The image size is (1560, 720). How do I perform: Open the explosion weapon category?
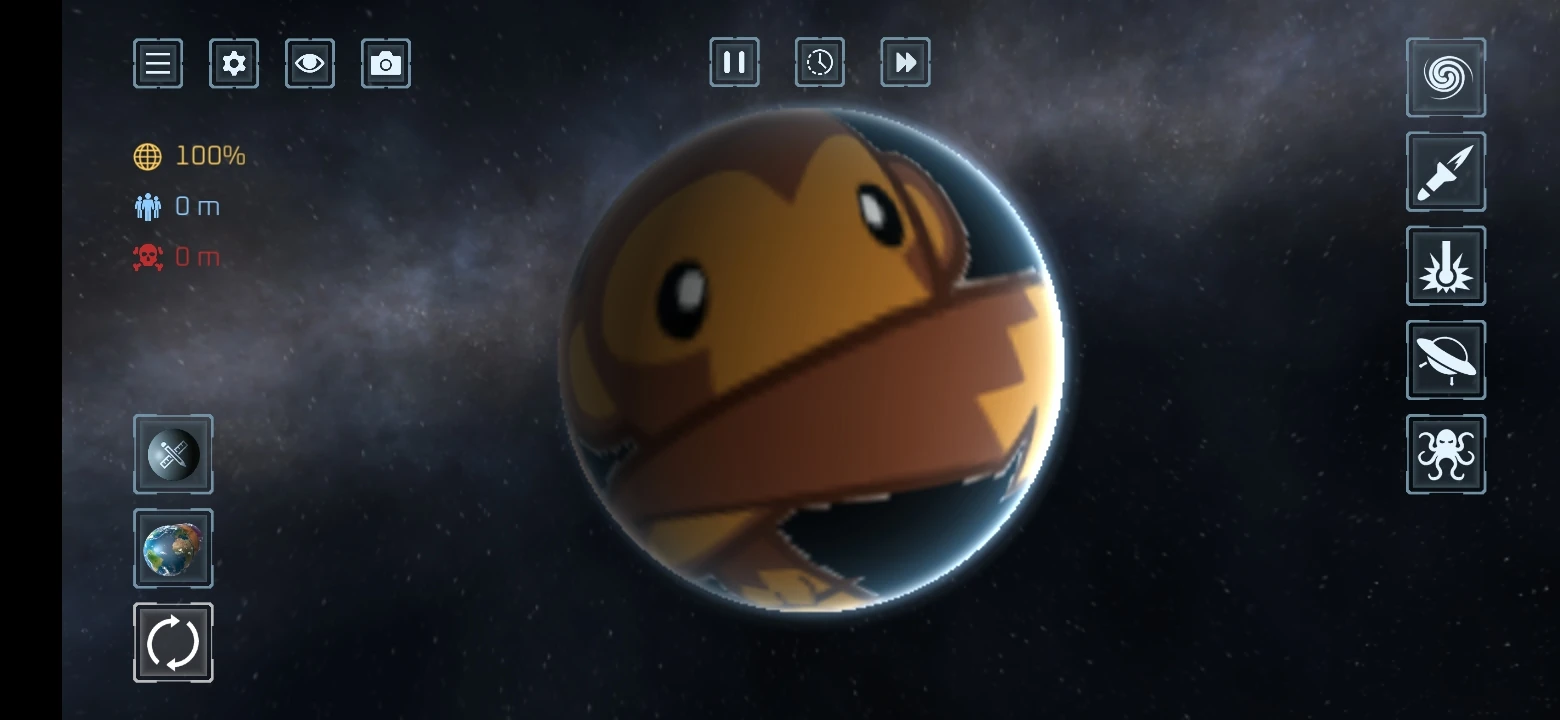click(1444, 265)
